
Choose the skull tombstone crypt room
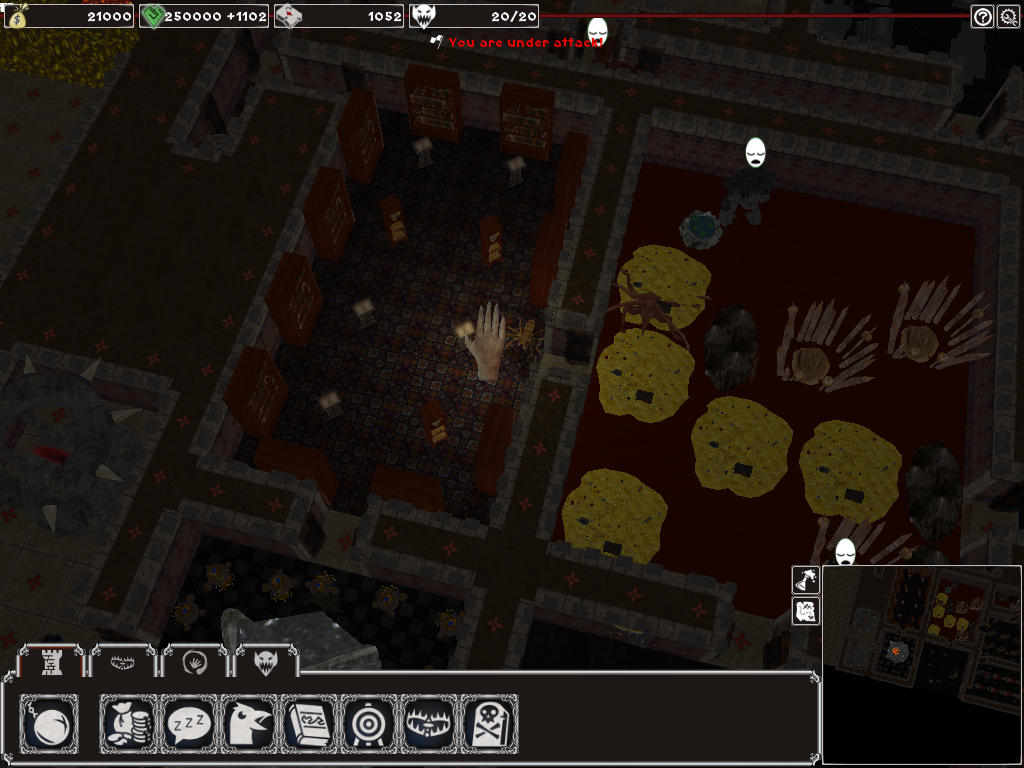click(490, 724)
